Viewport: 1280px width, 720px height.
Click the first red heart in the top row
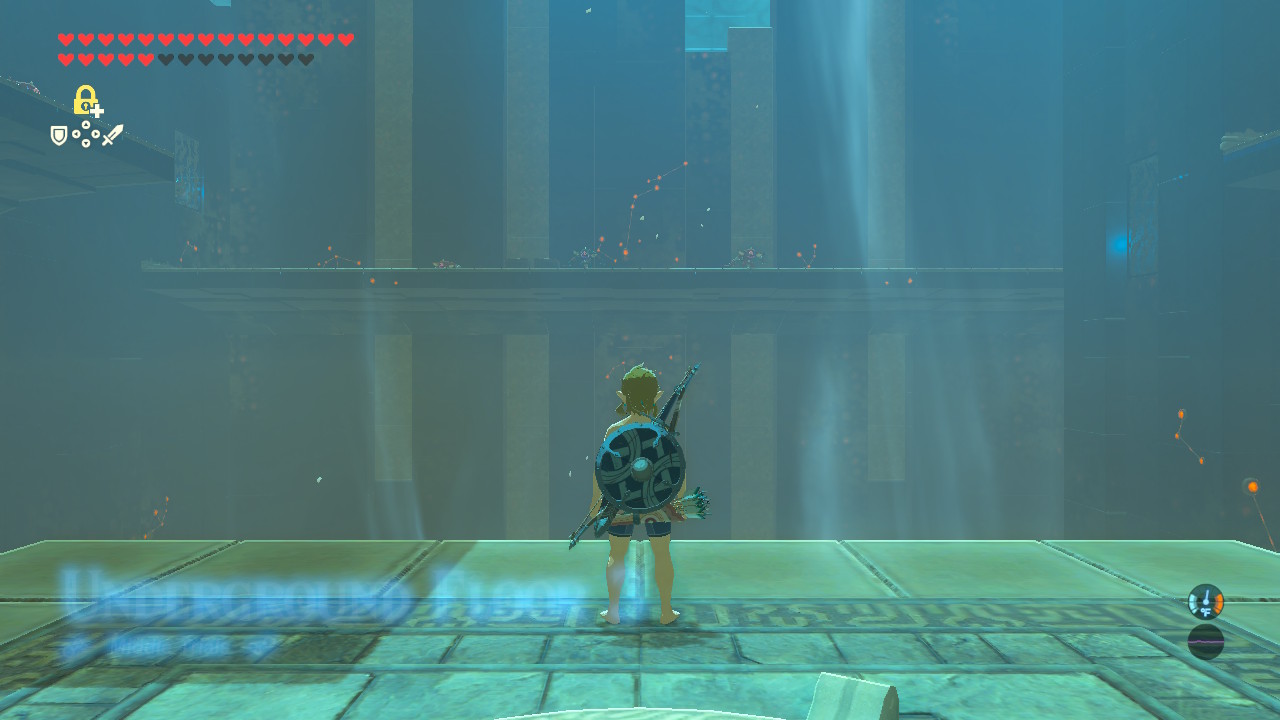tap(66, 39)
